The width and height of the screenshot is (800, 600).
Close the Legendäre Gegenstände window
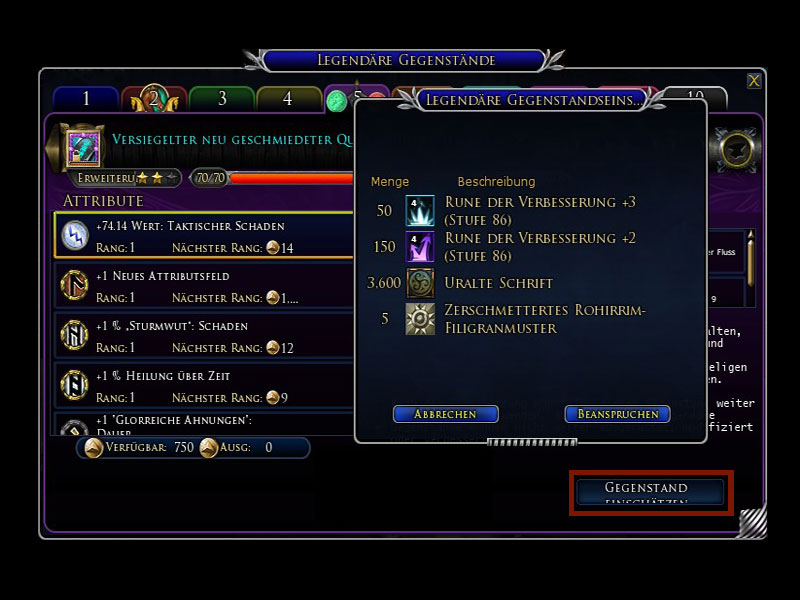[754, 81]
